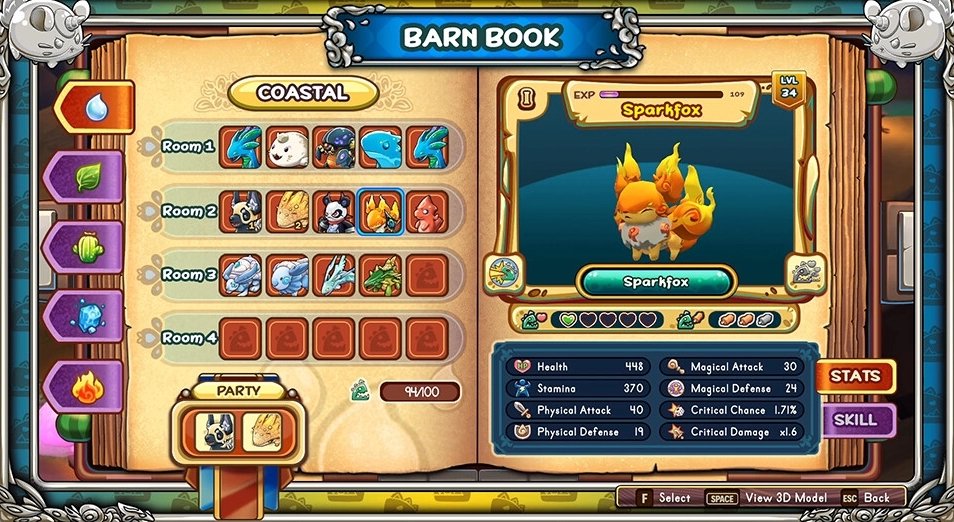954x522 pixels.
Task: Select the yellow spiky monster in Room 2
Action: (287, 212)
